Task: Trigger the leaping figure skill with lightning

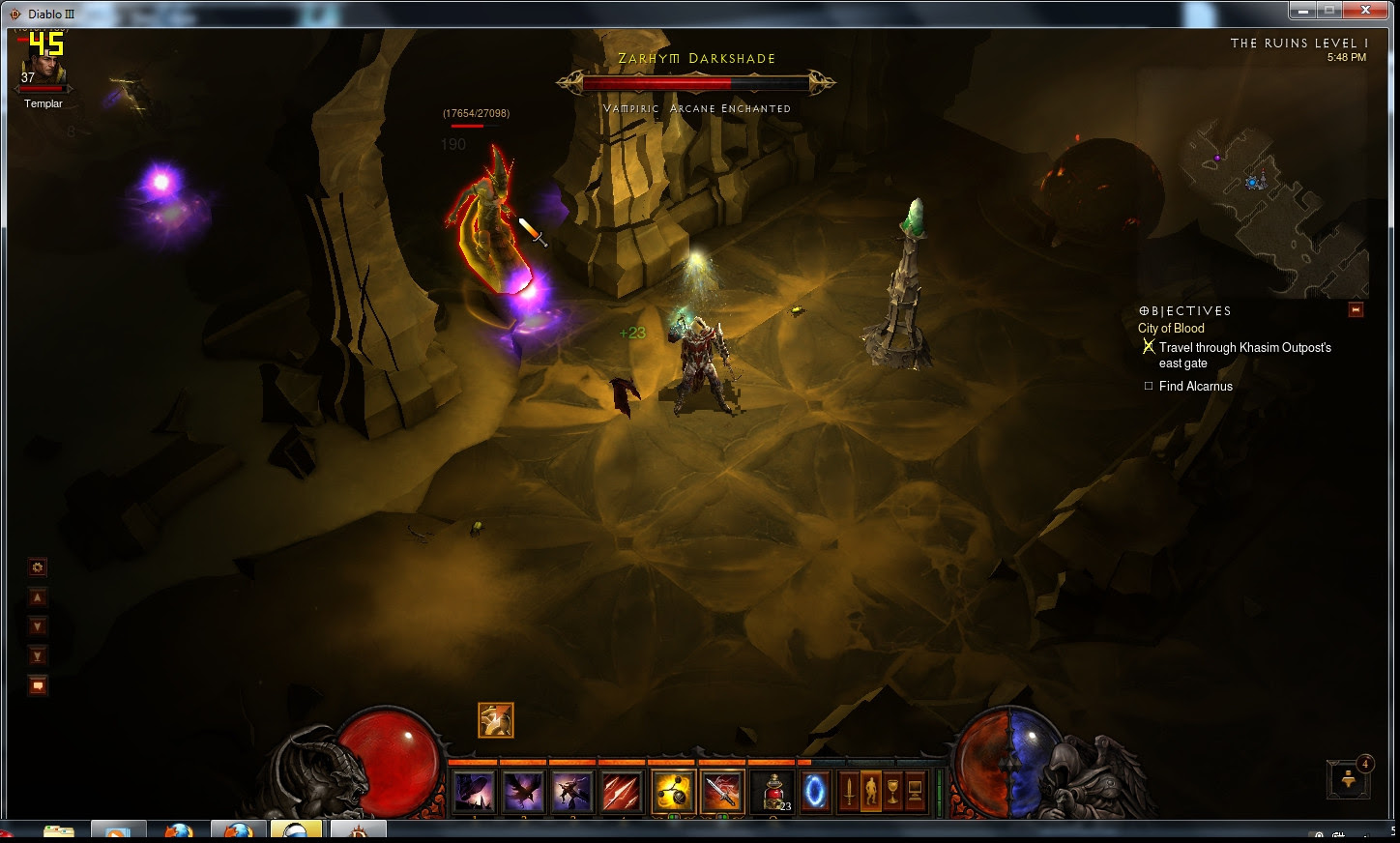Action: [x=572, y=792]
